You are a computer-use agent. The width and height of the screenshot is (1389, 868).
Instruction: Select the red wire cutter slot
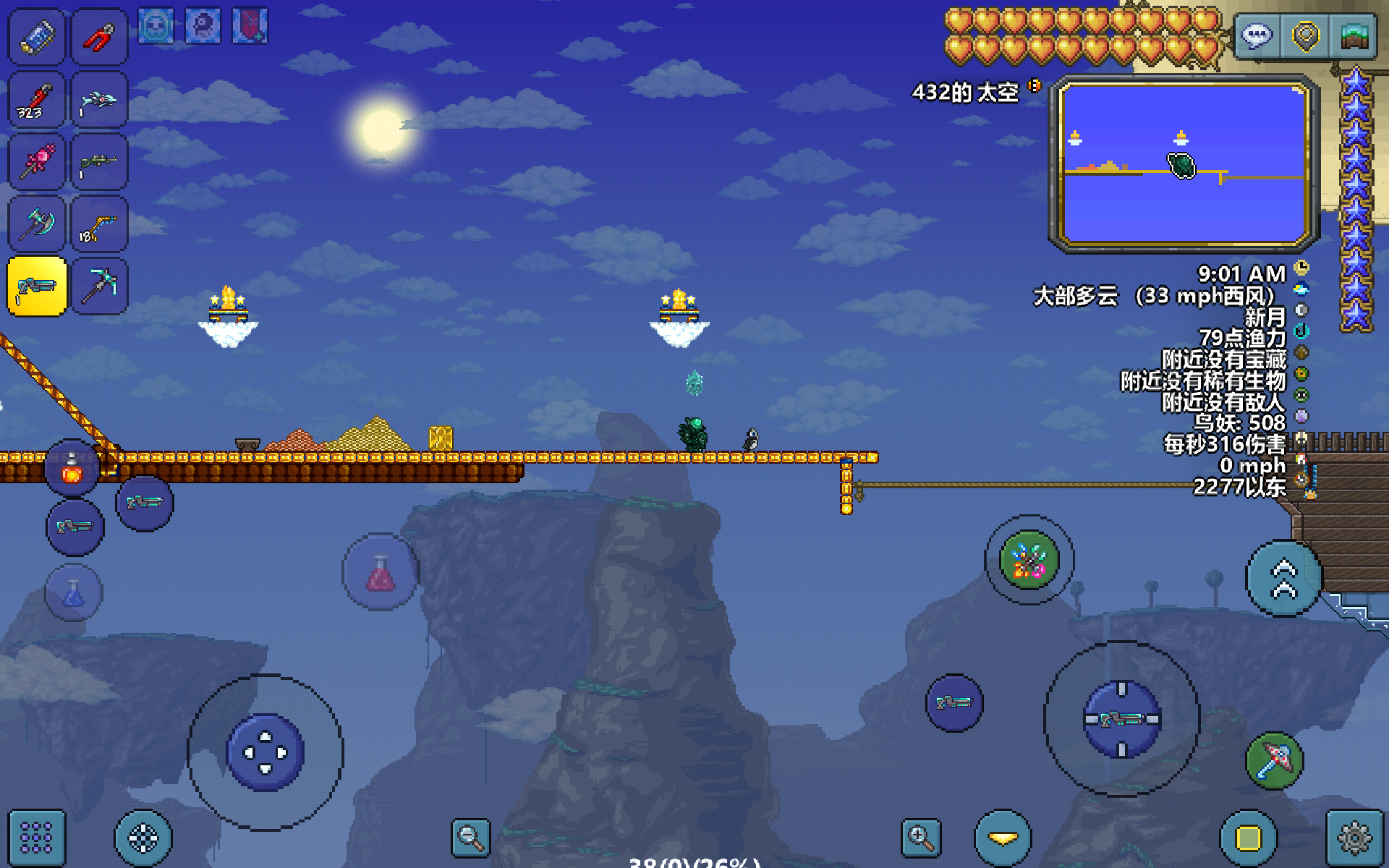pyautogui.click(x=100, y=36)
